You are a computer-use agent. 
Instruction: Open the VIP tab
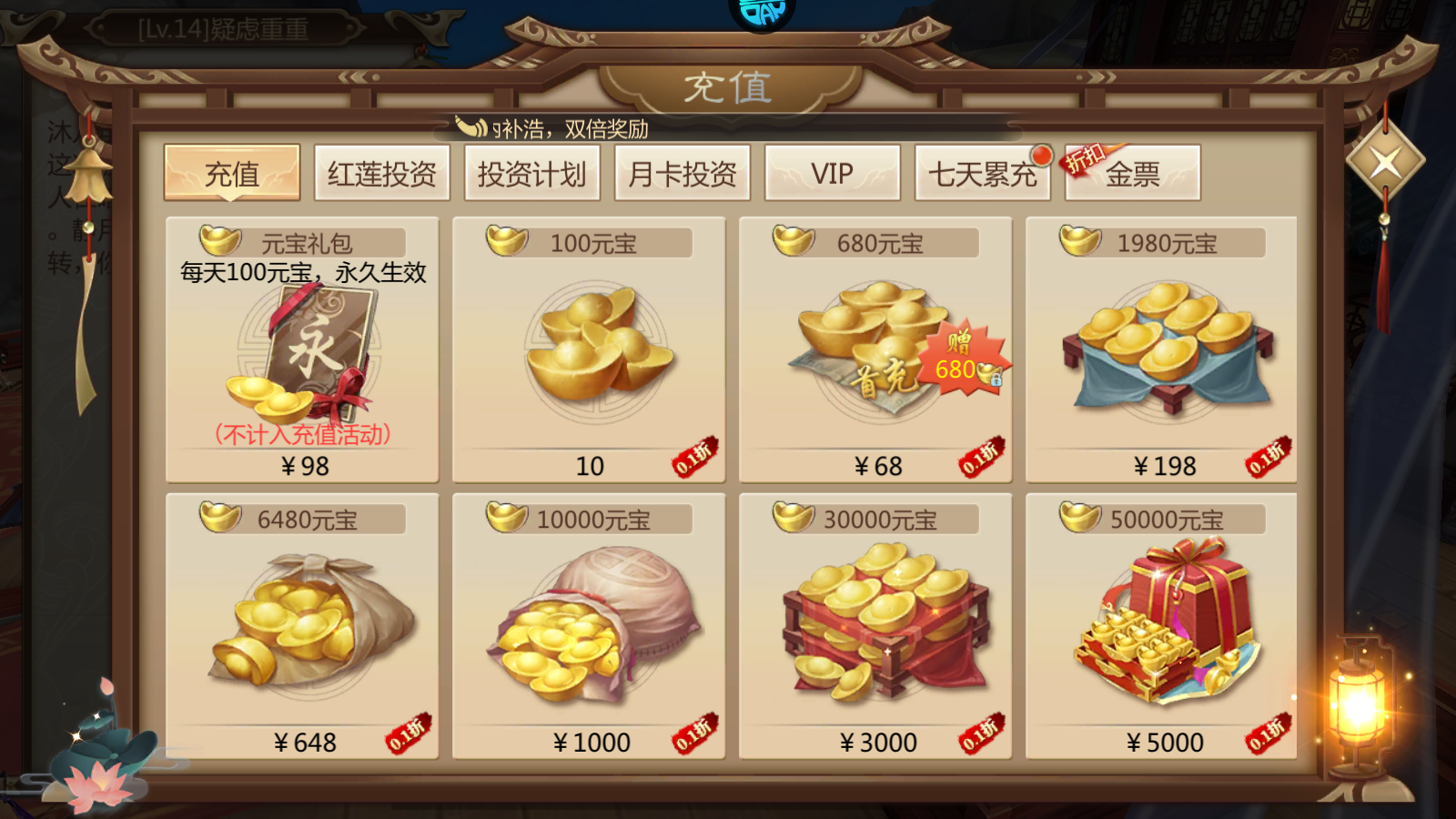click(830, 171)
